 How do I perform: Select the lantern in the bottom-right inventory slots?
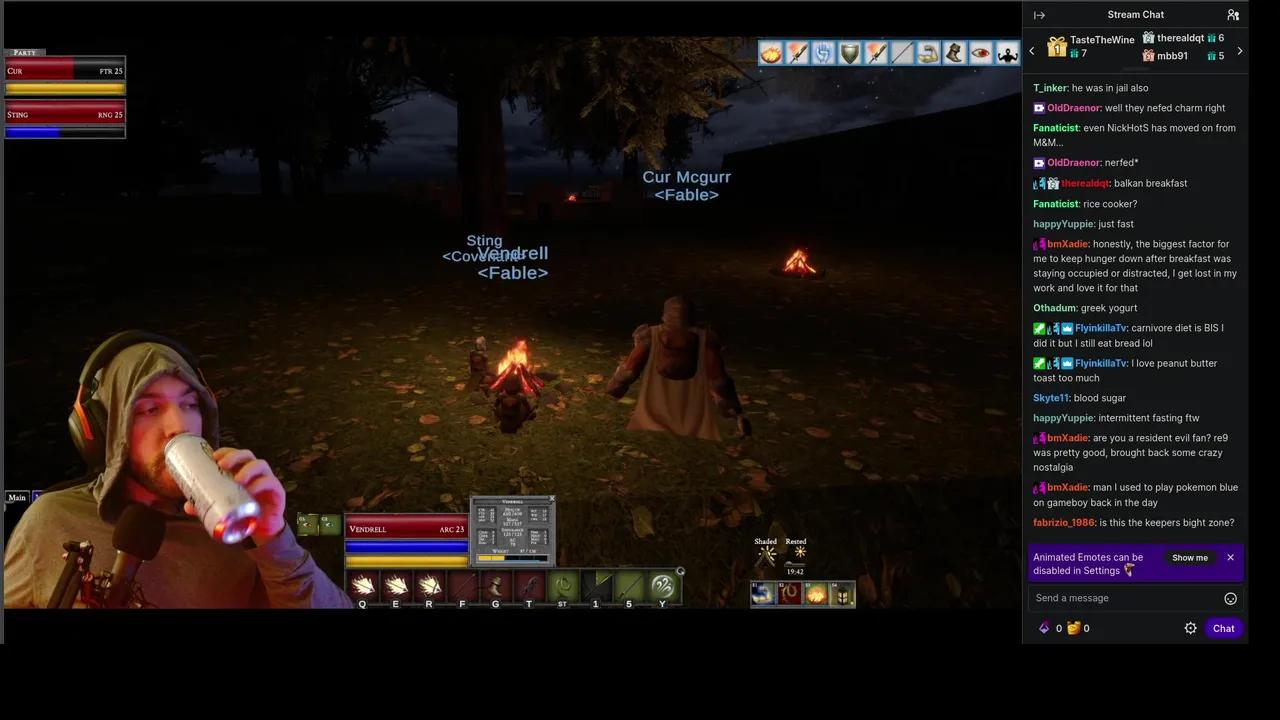842,595
